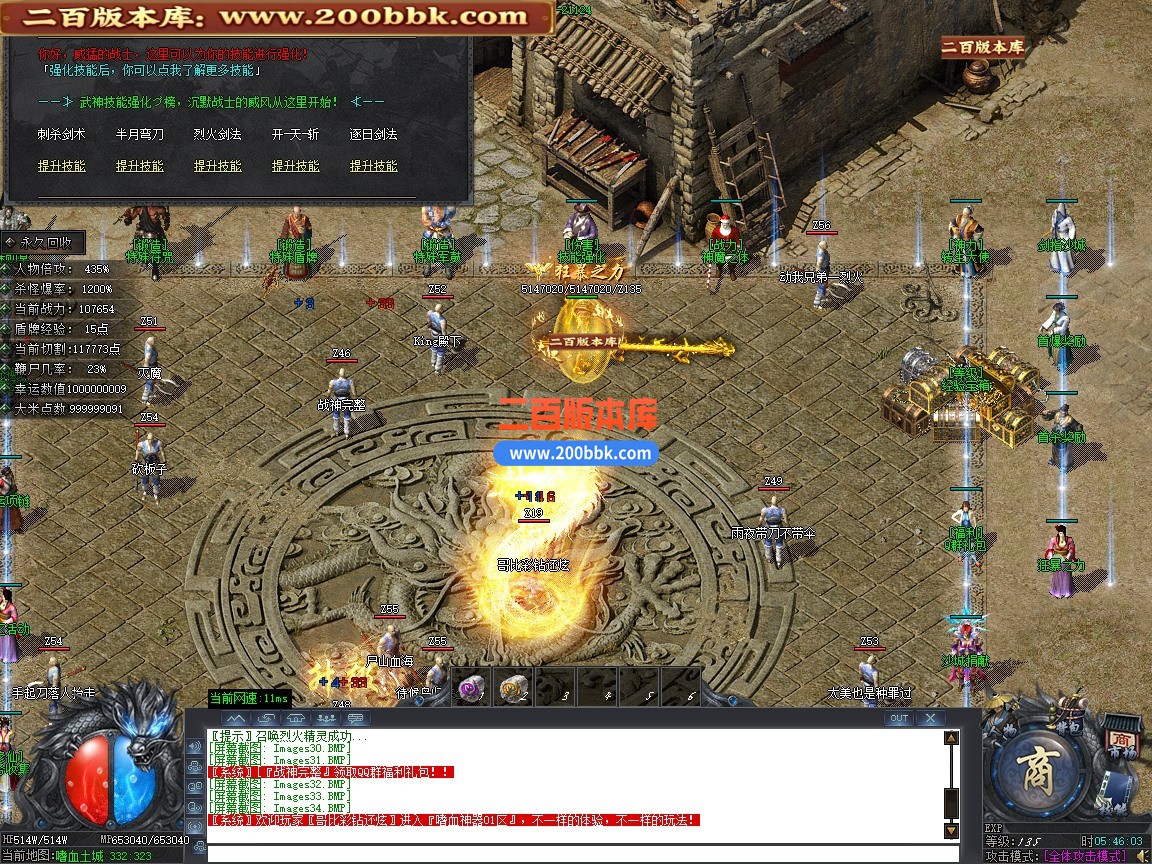Use the orange scroll in hotbar slot 2
Screen dimensions: 1152x864
pos(513,689)
